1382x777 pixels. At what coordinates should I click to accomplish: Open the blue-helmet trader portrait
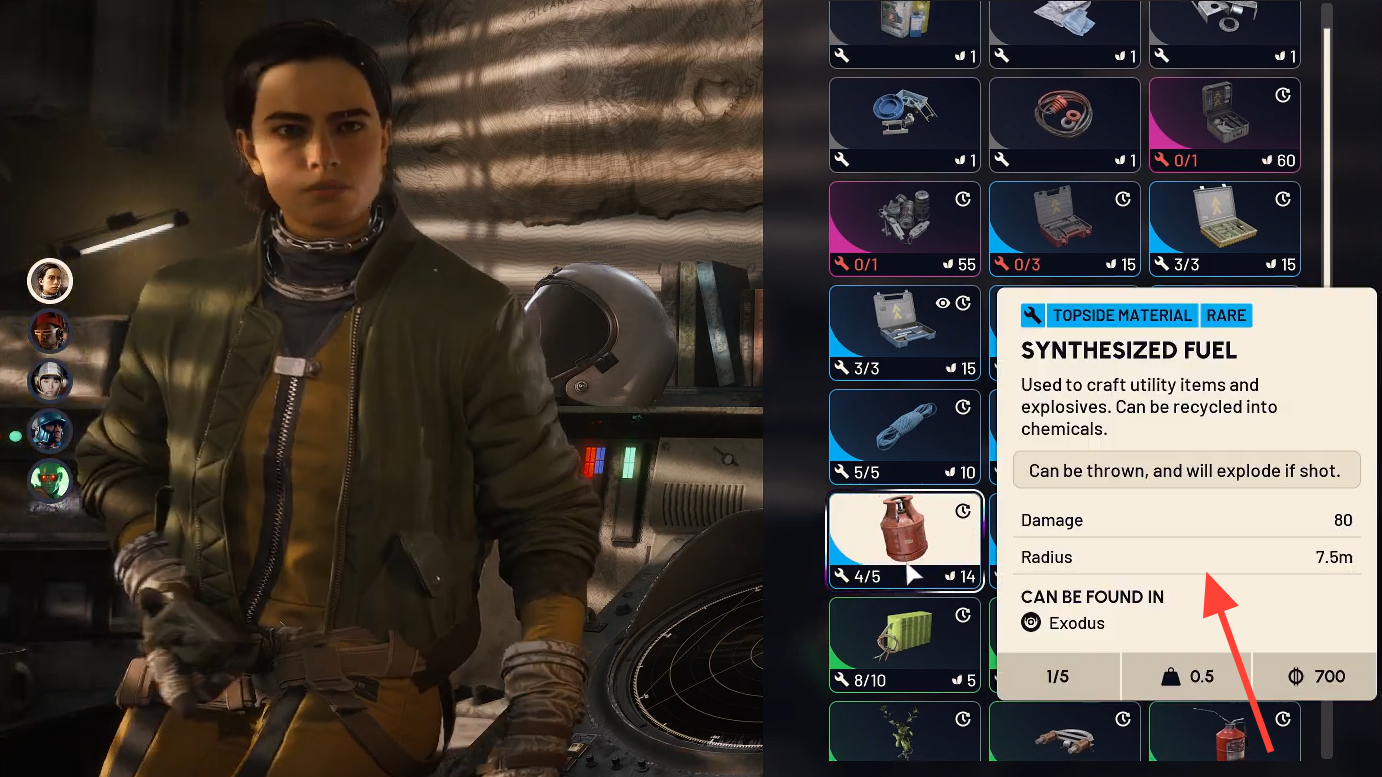click(50, 431)
